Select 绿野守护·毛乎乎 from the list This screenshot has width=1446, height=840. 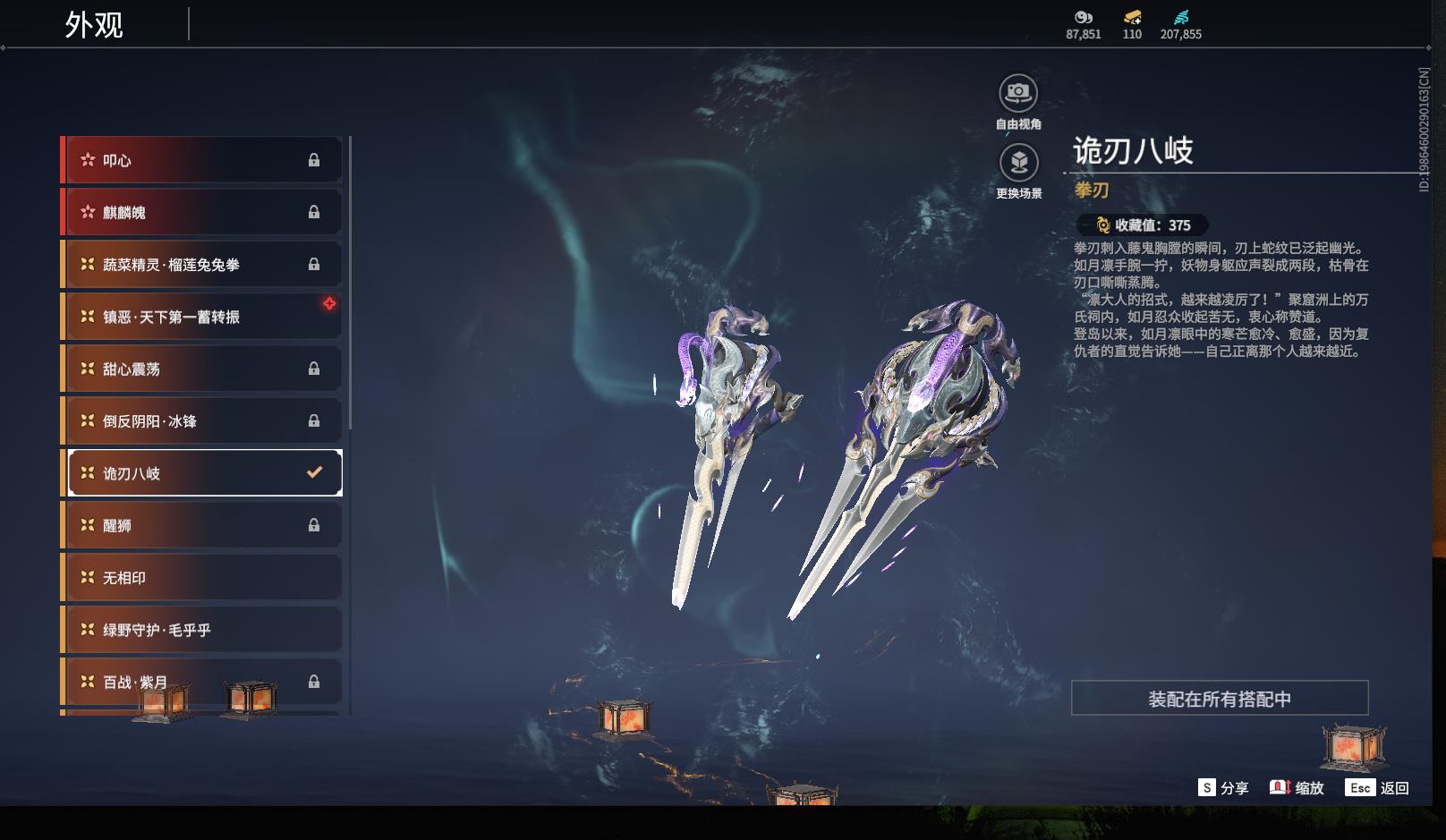[201, 630]
